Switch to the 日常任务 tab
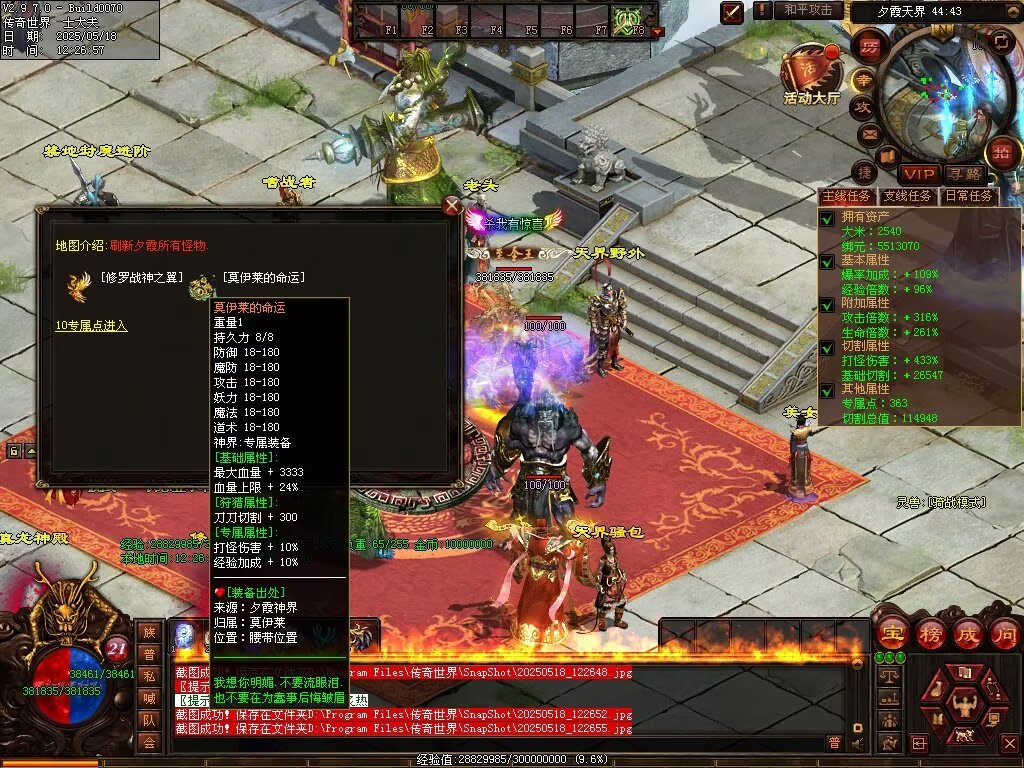Image resolution: width=1024 pixels, height=768 pixels. click(x=969, y=196)
